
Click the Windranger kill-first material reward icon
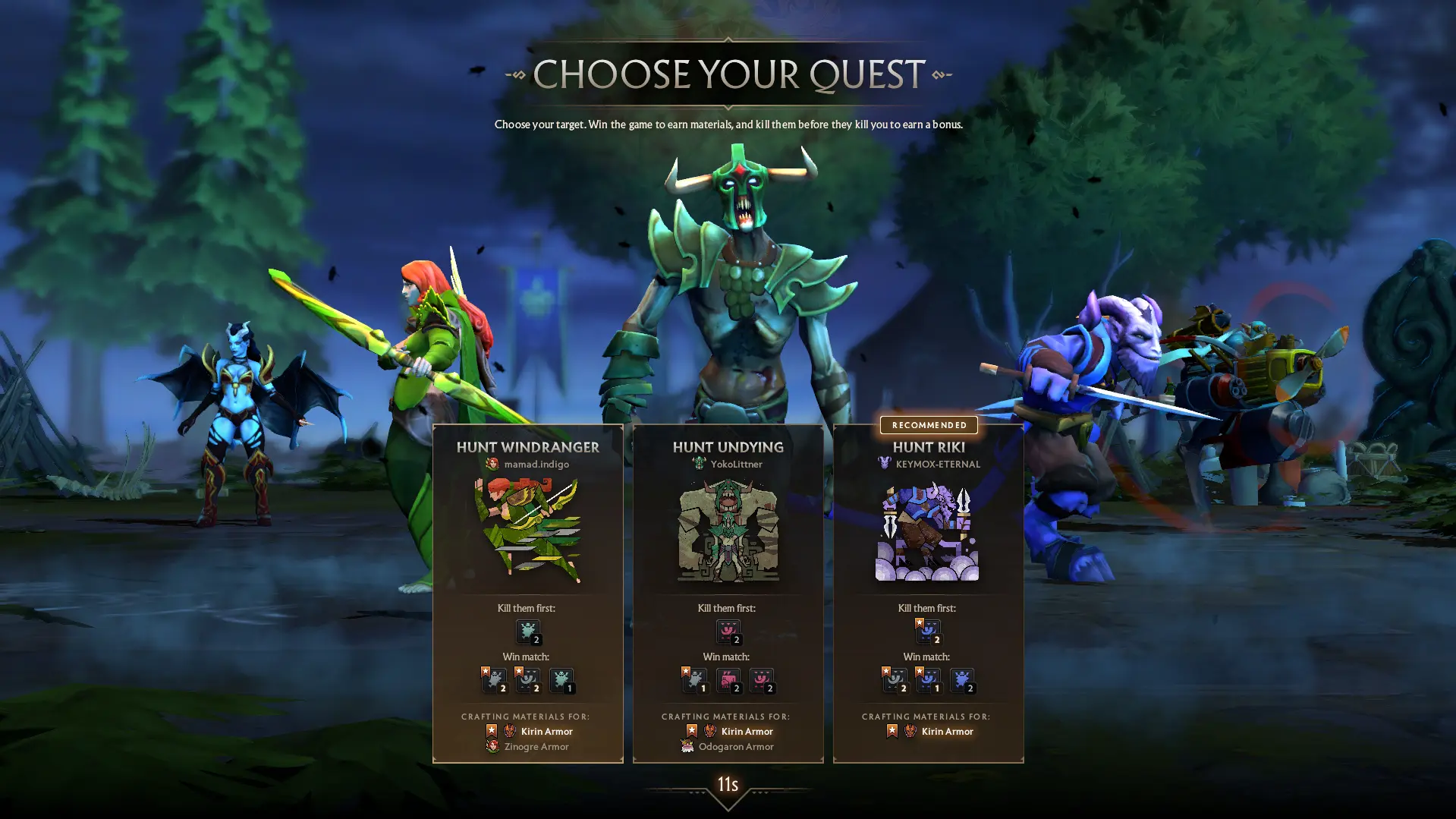[x=528, y=632]
